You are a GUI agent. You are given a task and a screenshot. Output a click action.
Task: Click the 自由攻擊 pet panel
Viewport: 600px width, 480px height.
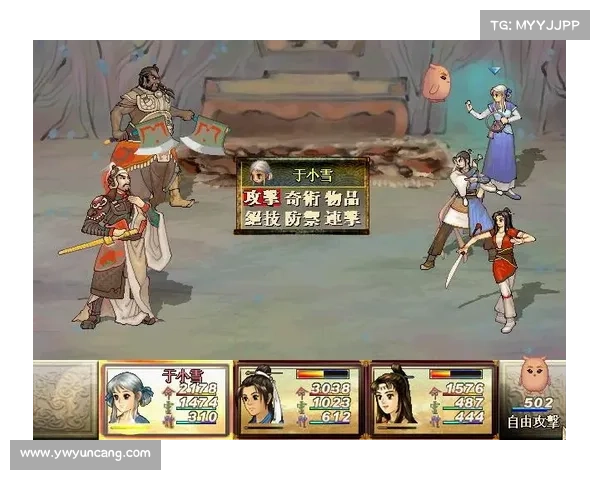[x=533, y=400]
